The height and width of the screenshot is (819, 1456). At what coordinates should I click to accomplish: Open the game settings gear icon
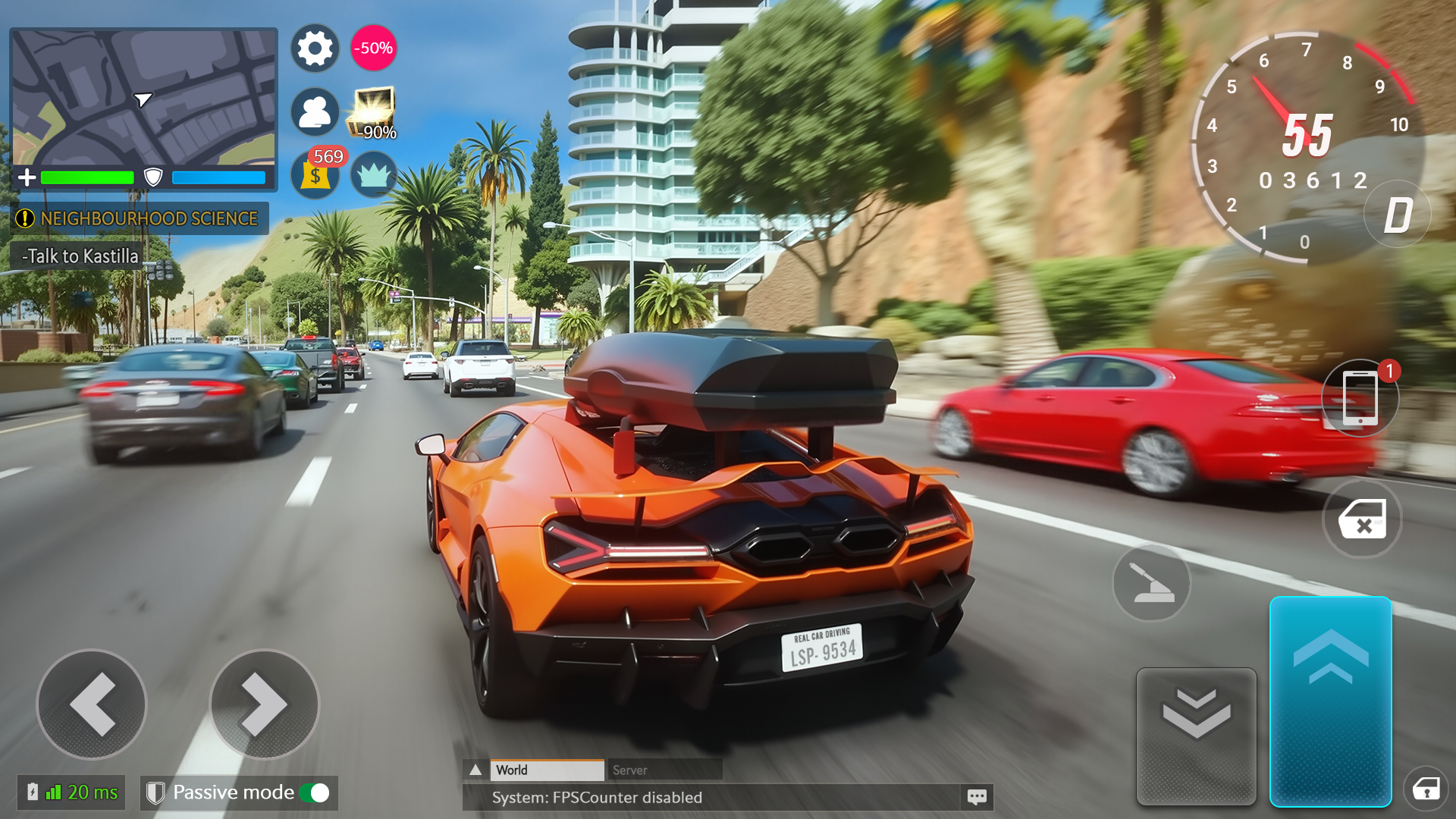(x=315, y=48)
